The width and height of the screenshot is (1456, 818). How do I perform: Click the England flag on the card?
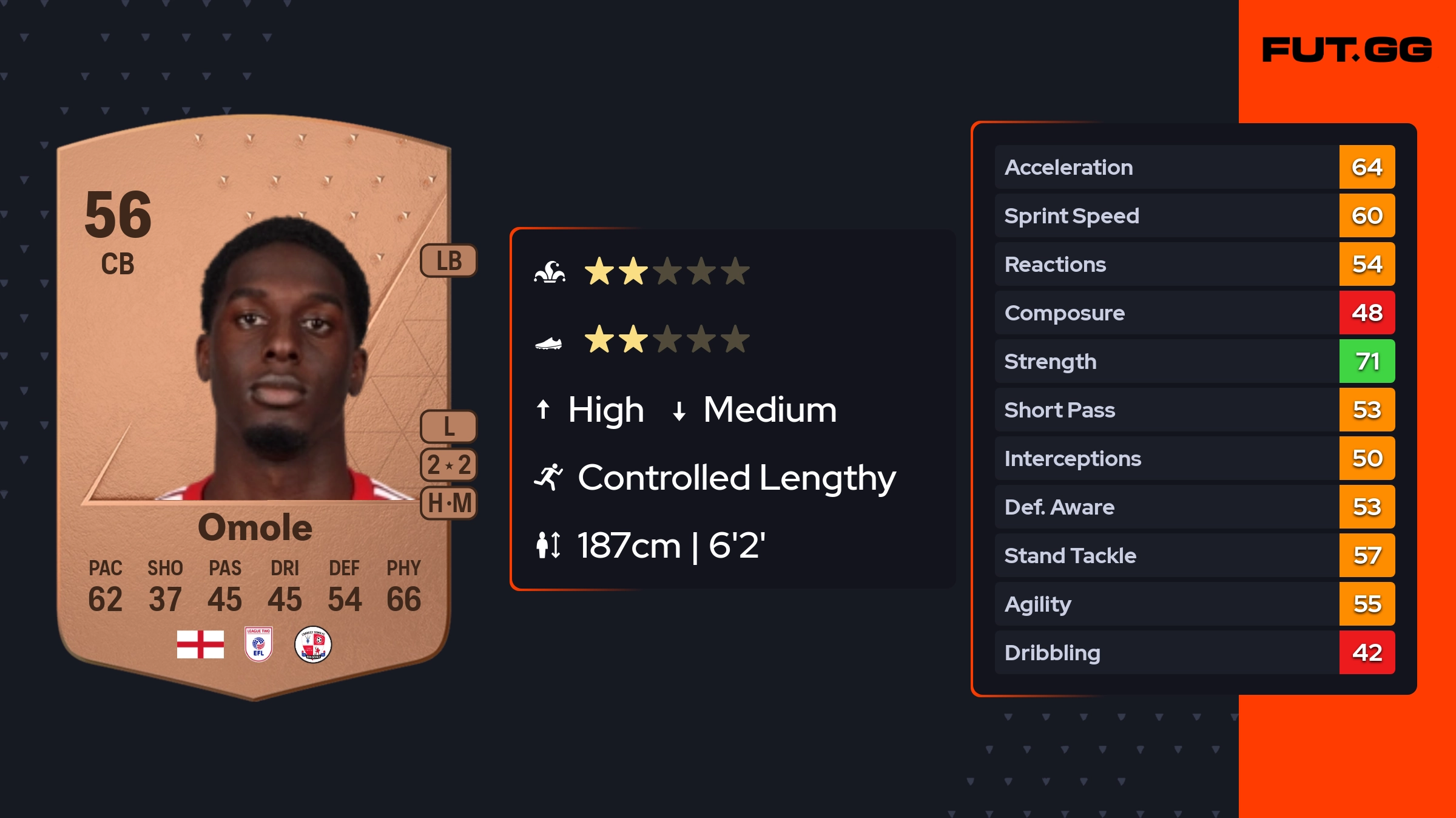[x=200, y=644]
